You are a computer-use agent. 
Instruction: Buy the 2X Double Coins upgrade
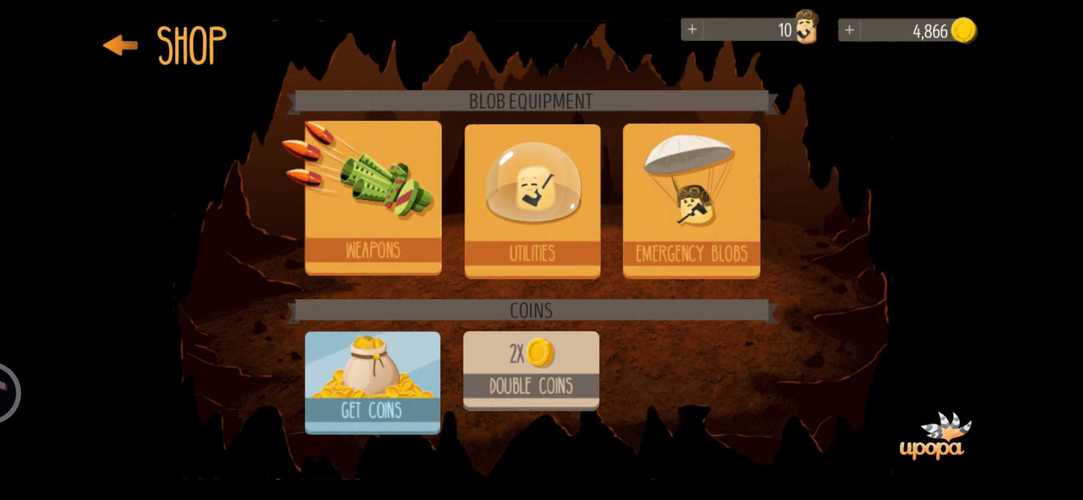pyautogui.click(x=531, y=370)
